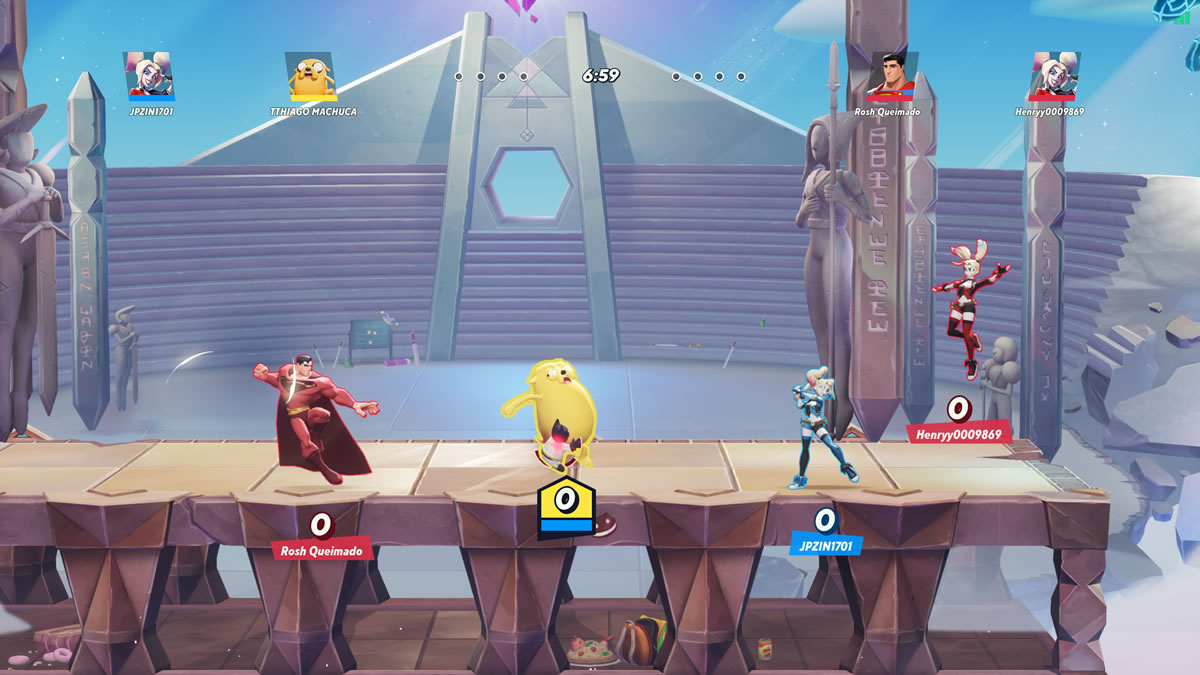Choose Rosh Queimado's Superman portrait
Image resolution: width=1200 pixels, height=675 pixels.
point(891,76)
